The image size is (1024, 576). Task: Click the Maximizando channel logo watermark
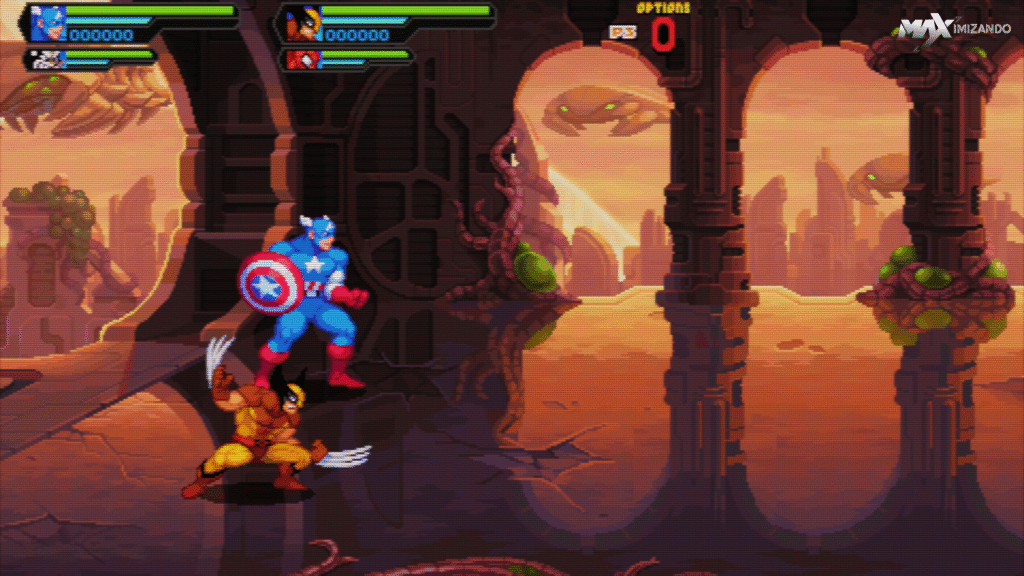click(x=953, y=30)
